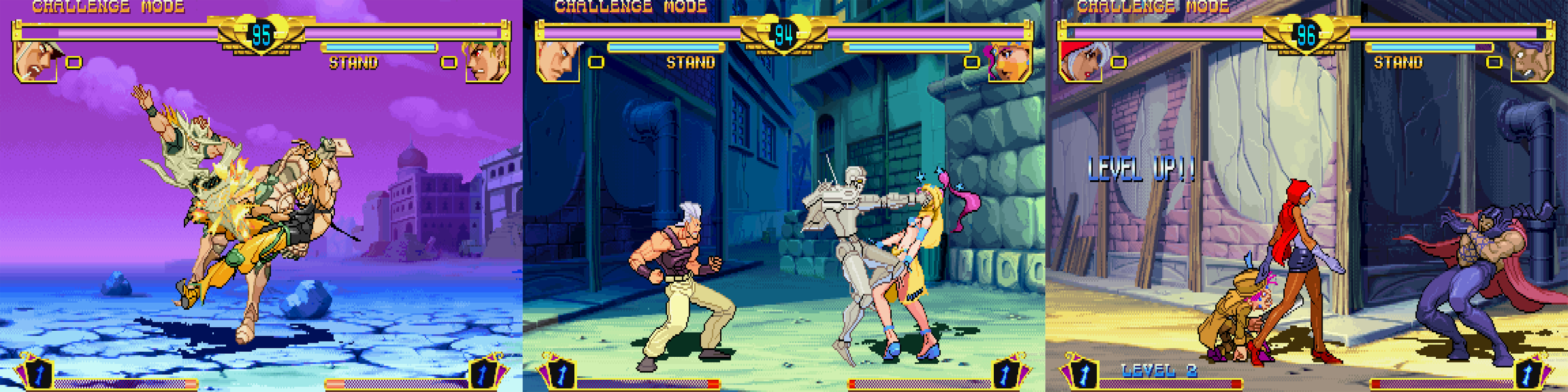The width and height of the screenshot is (1568, 392).
Task: Click Mariah's portrait in middle panel
Action: 1007,64
